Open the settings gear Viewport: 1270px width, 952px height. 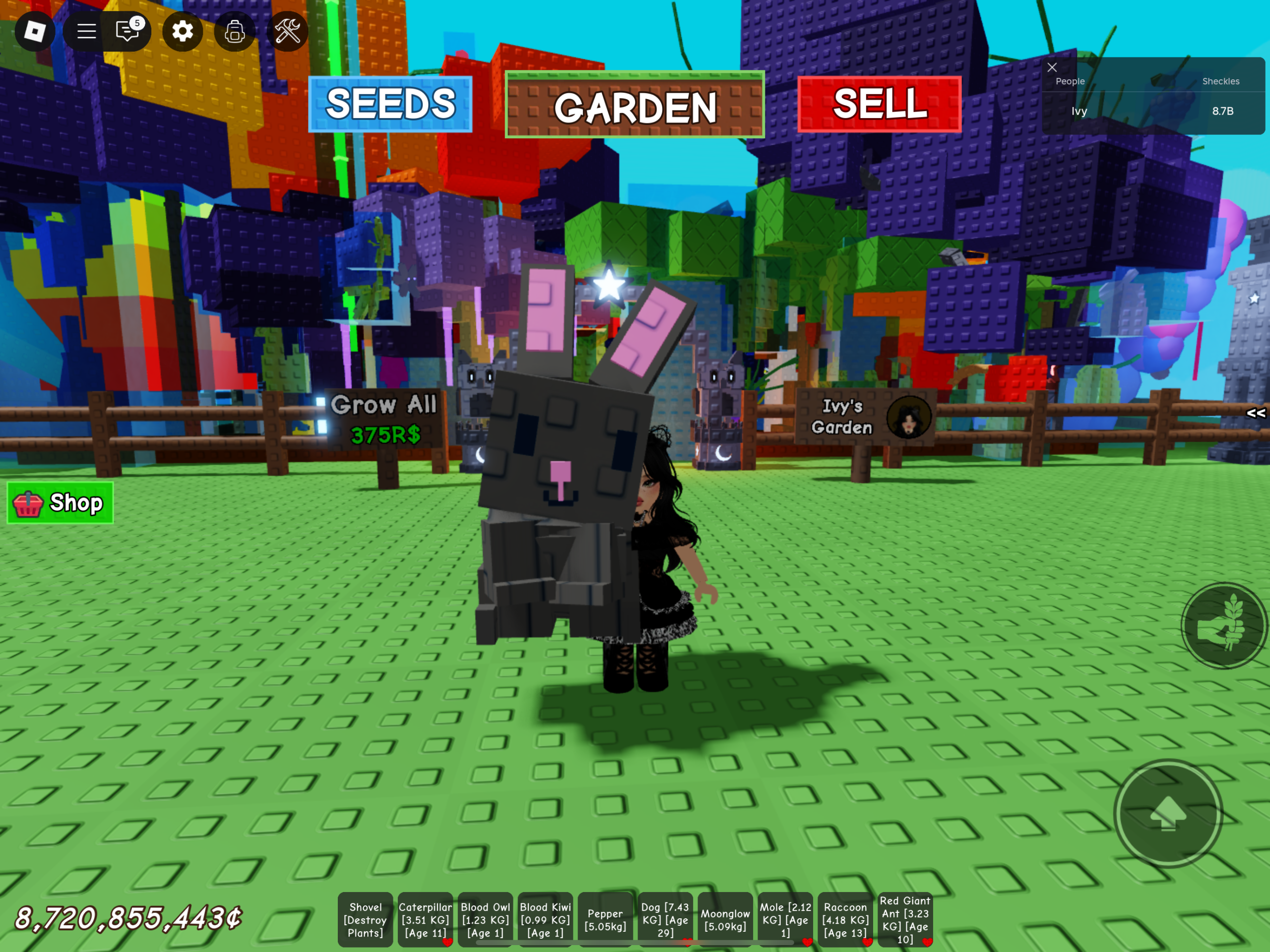tap(182, 32)
